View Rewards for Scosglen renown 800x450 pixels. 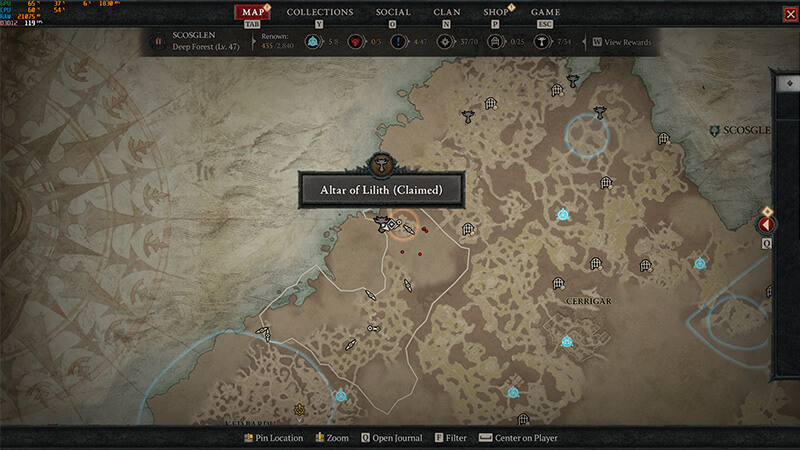pos(626,43)
